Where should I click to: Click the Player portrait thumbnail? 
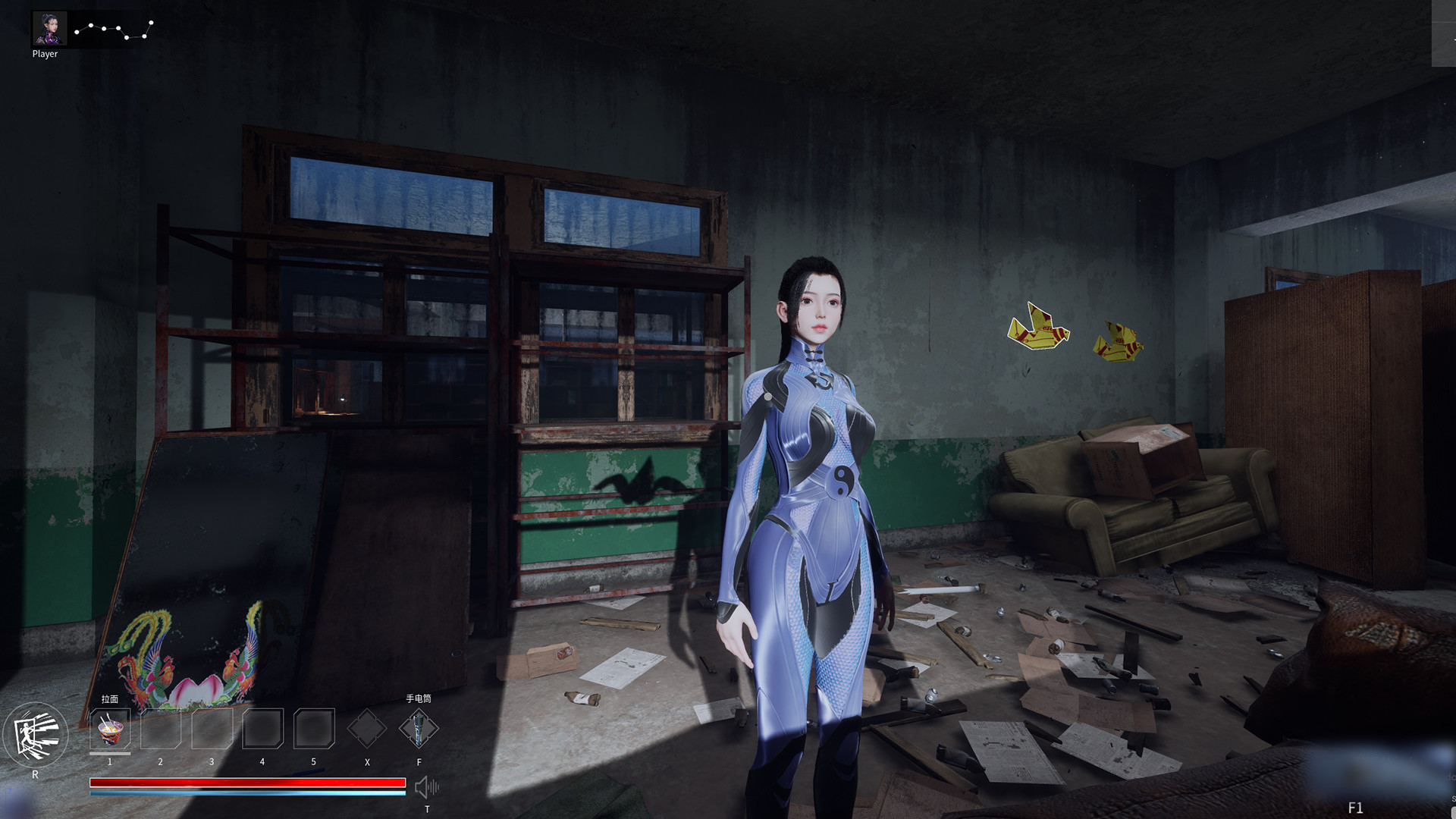(x=48, y=28)
